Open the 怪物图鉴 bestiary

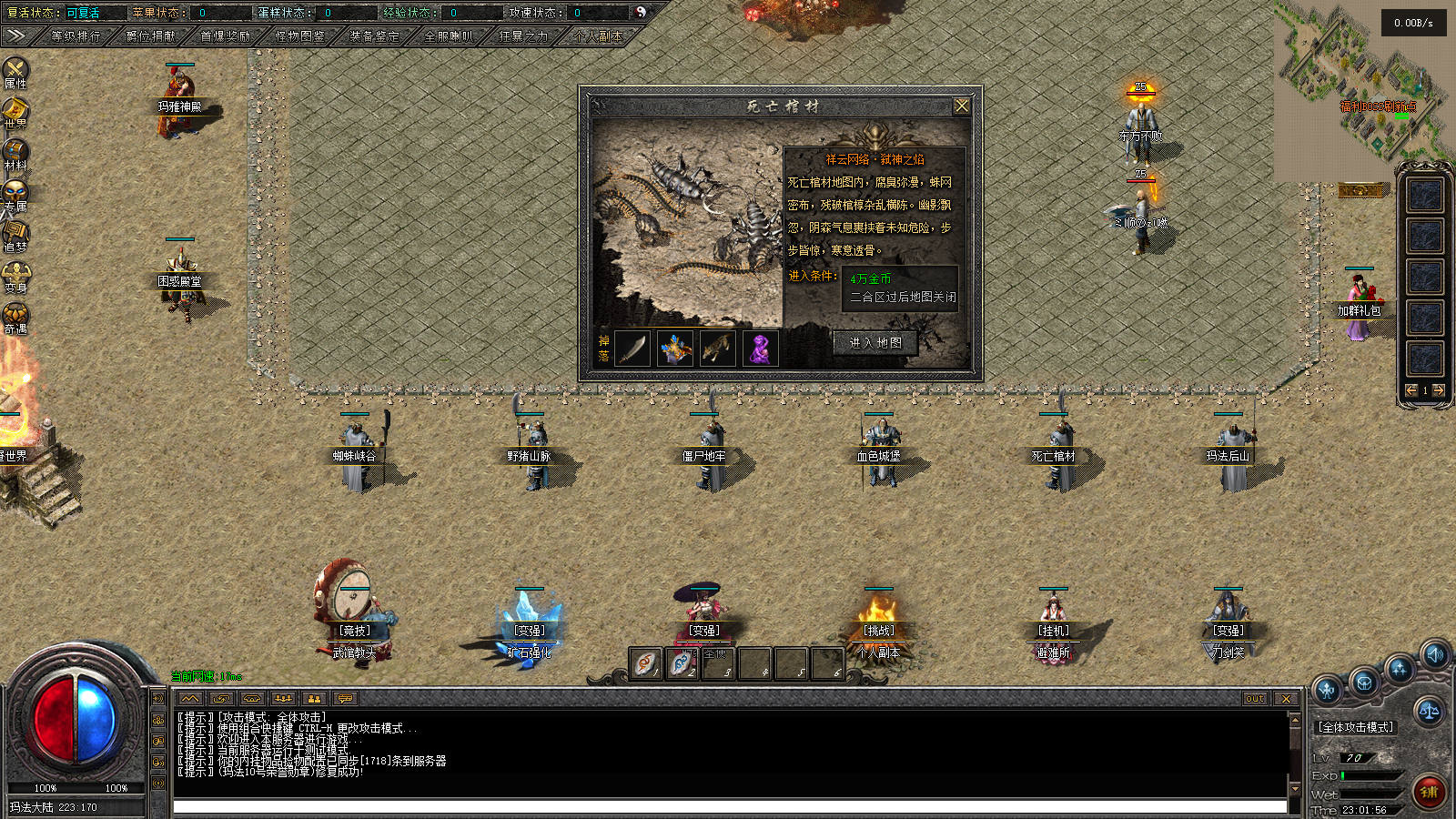click(x=299, y=36)
